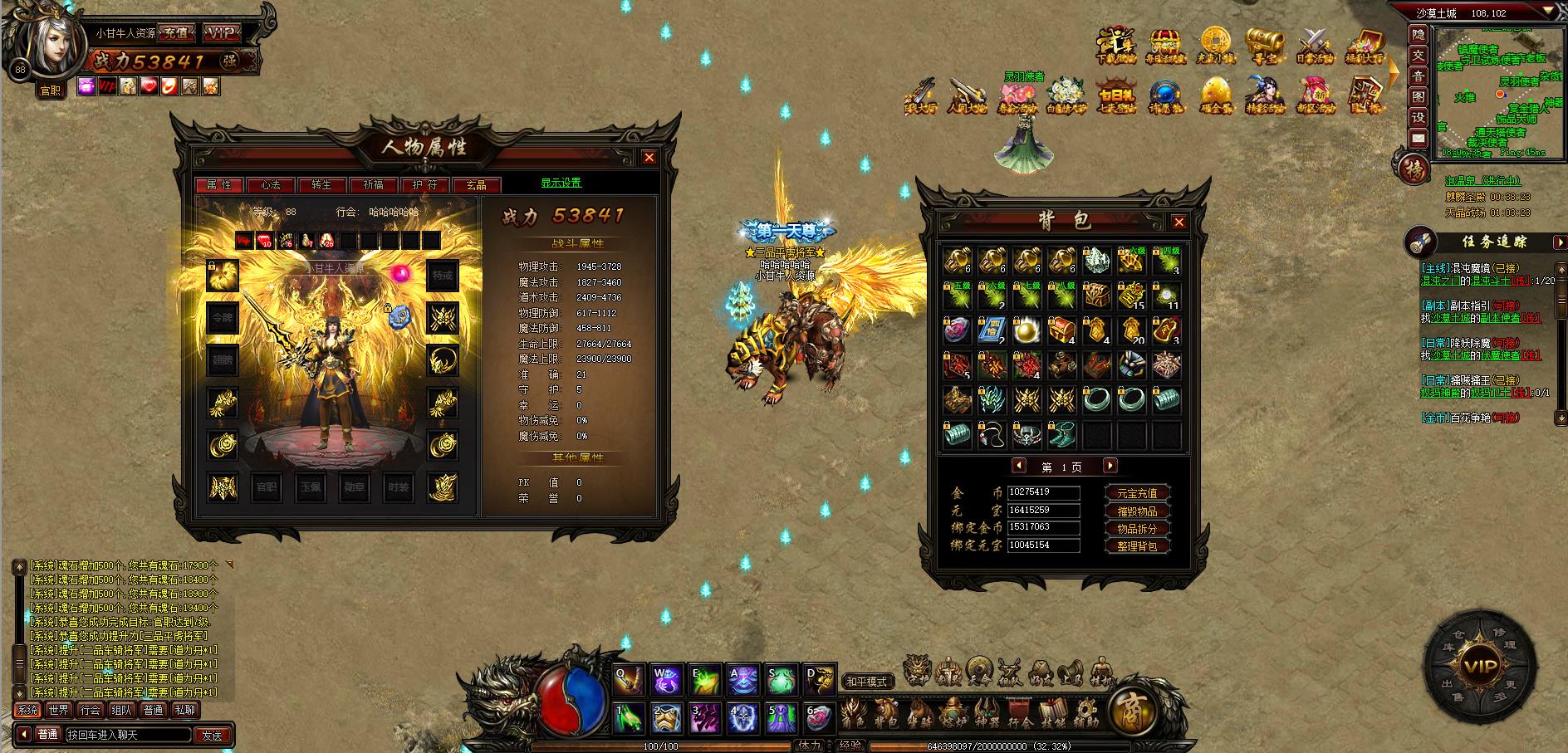Choose the 物品拆分 split item button
Viewport: 1568px width, 753px height.
click(x=1137, y=529)
